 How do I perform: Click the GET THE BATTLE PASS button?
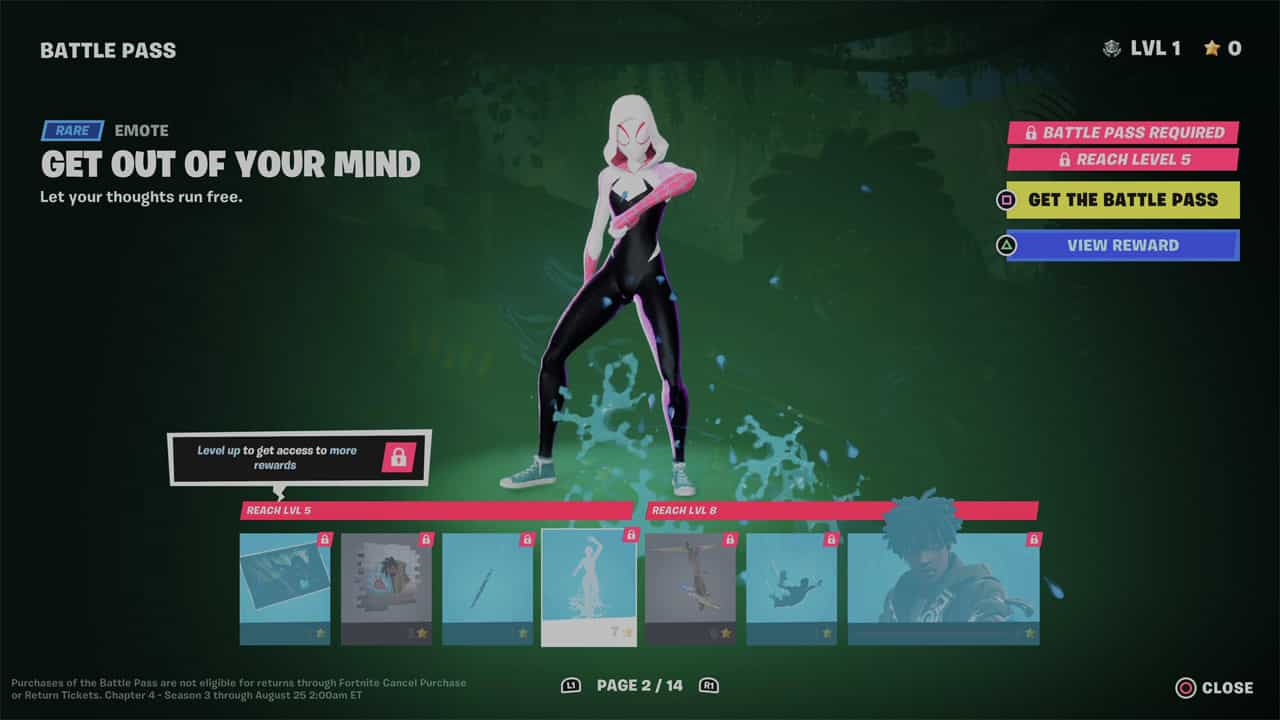click(x=1123, y=200)
